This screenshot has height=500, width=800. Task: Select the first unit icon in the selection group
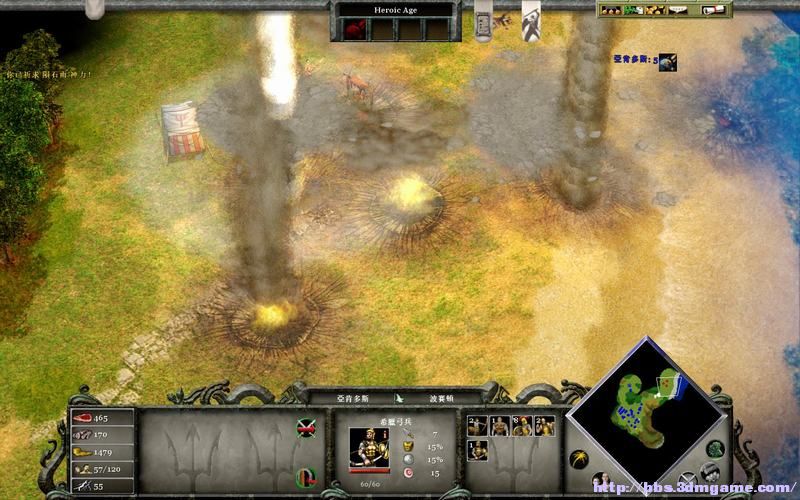(476, 425)
